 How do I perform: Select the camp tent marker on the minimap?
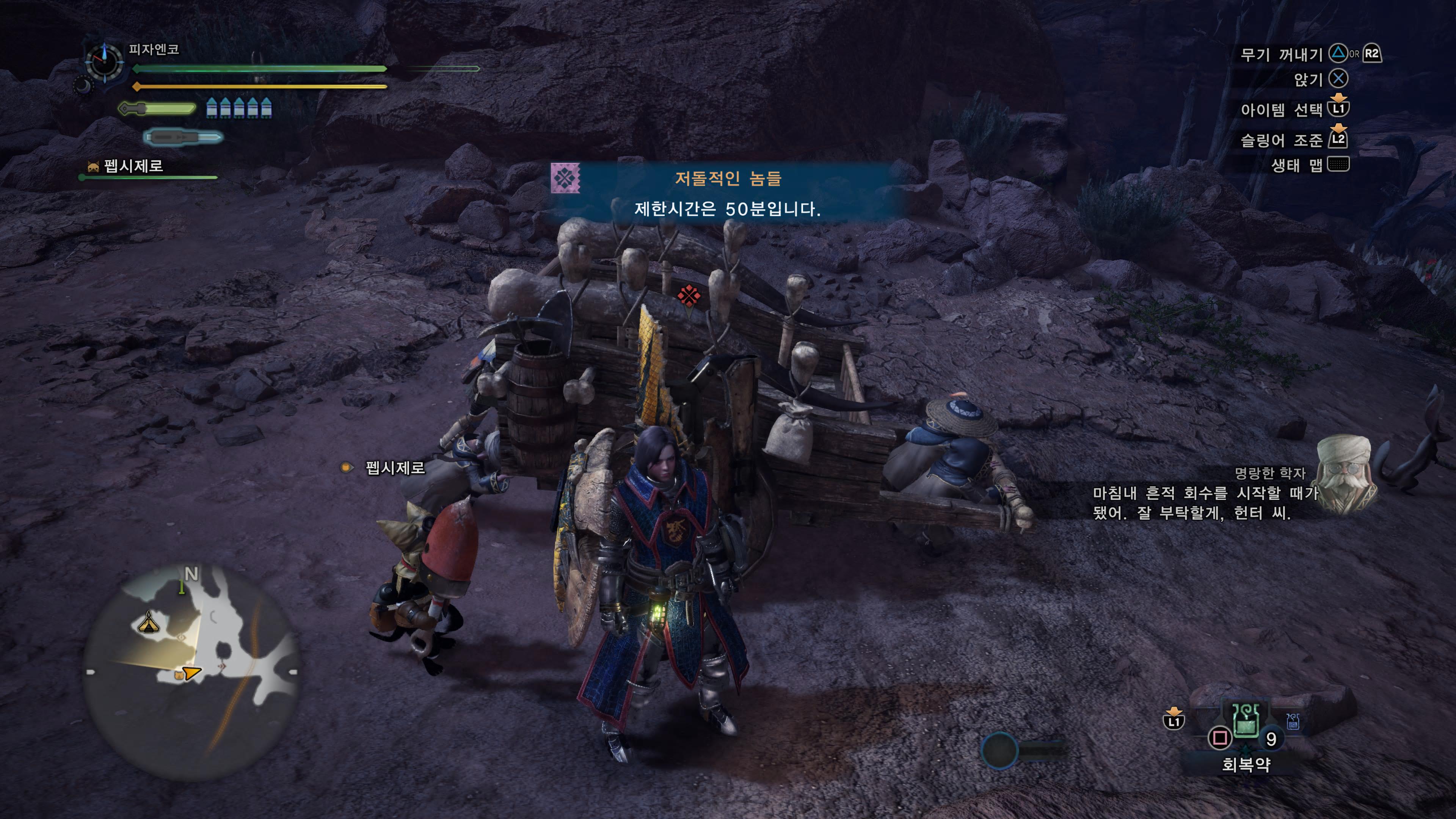point(149,623)
